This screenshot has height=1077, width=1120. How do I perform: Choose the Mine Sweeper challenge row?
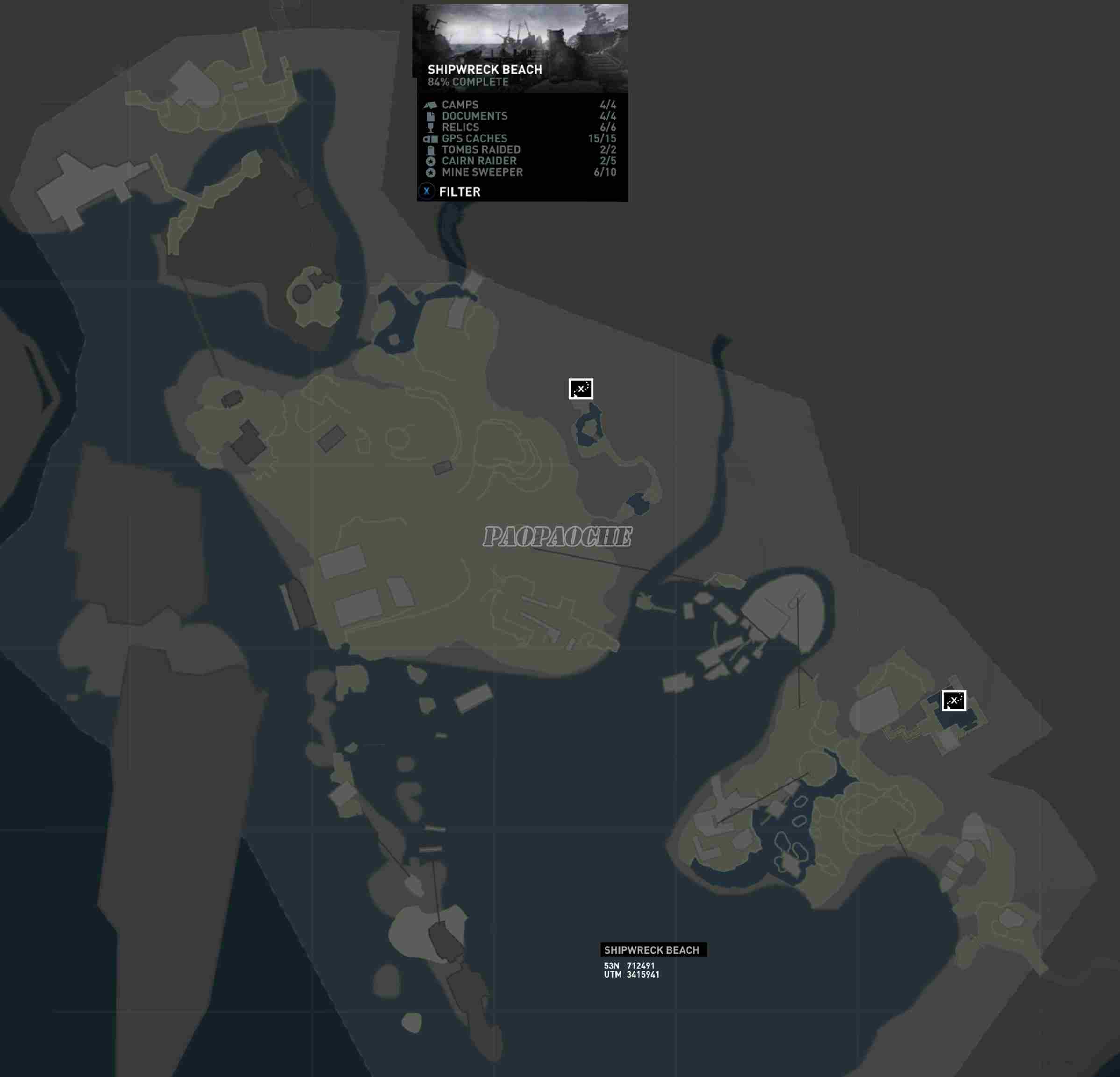click(520, 172)
